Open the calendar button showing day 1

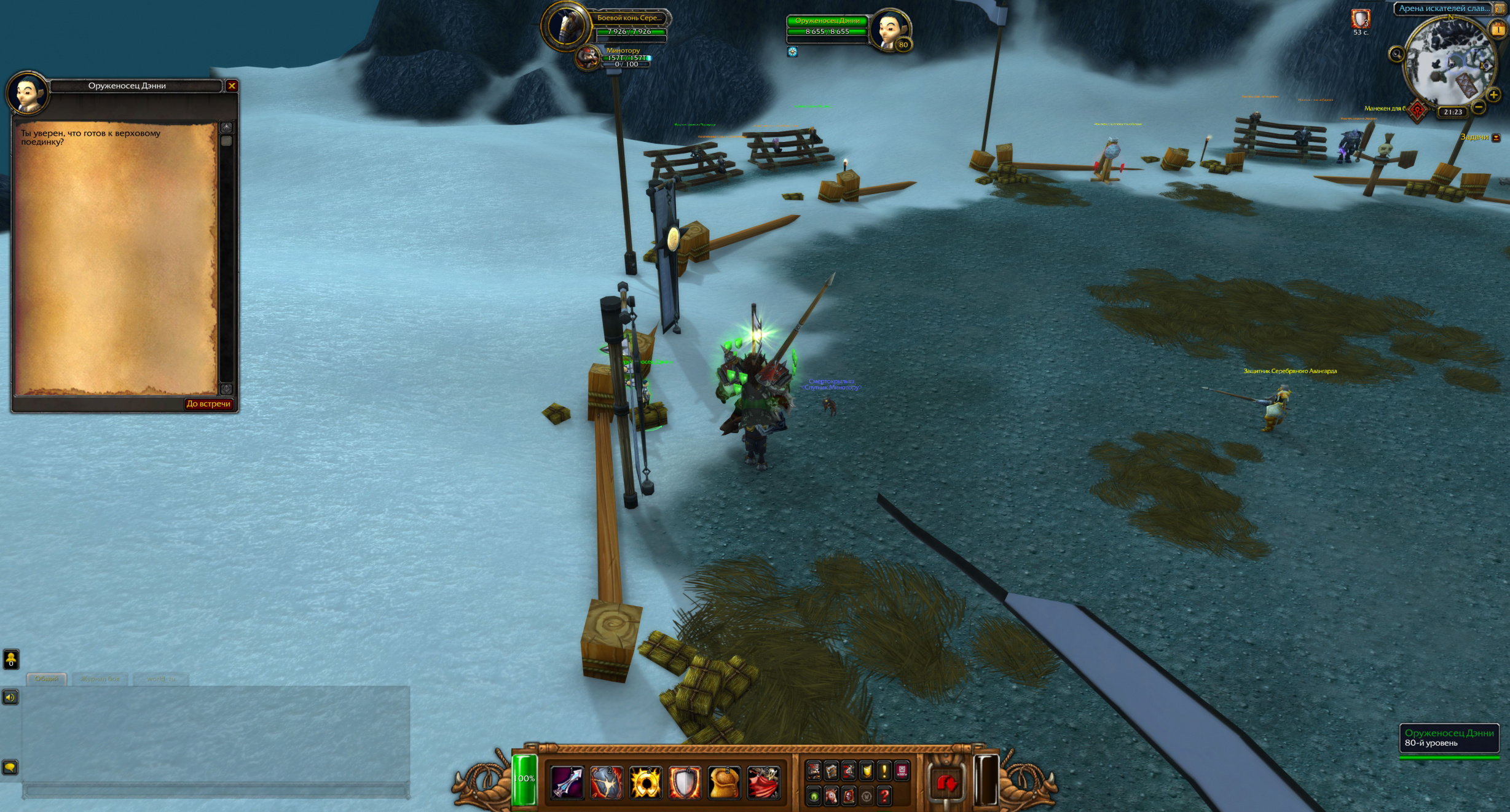click(x=1498, y=29)
